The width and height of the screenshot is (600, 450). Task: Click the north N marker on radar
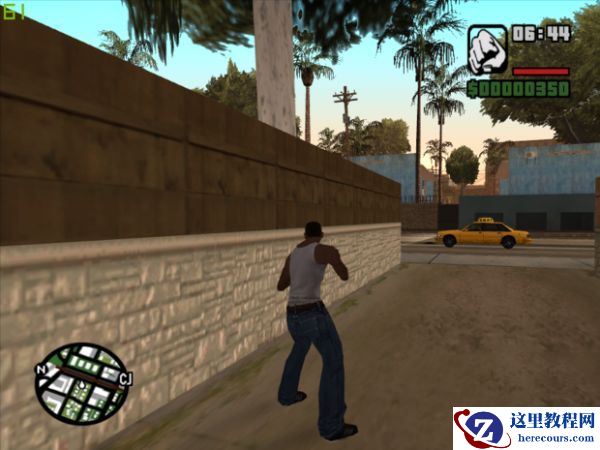pyautogui.click(x=40, y=369)
